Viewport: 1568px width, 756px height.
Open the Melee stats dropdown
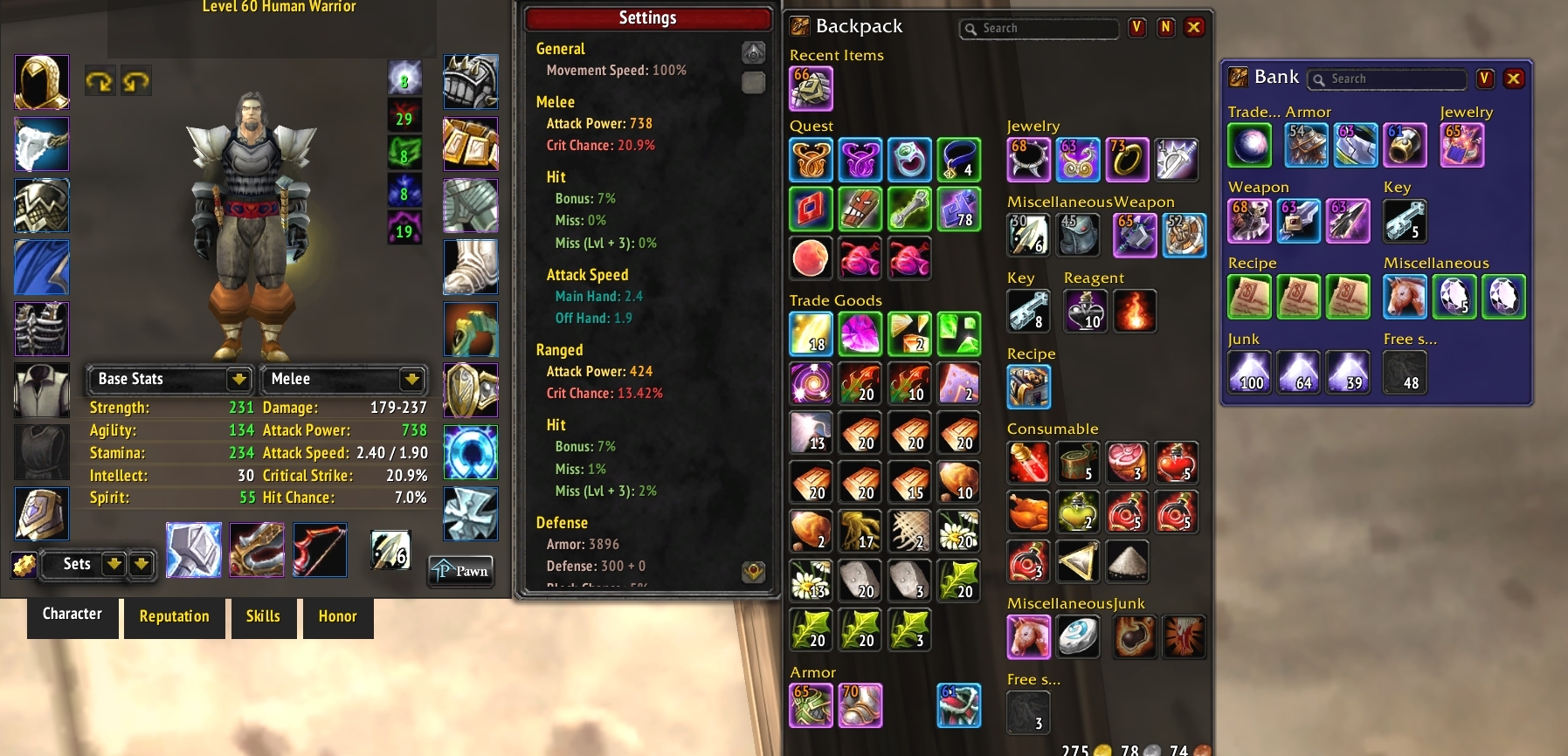coord(343,379)
